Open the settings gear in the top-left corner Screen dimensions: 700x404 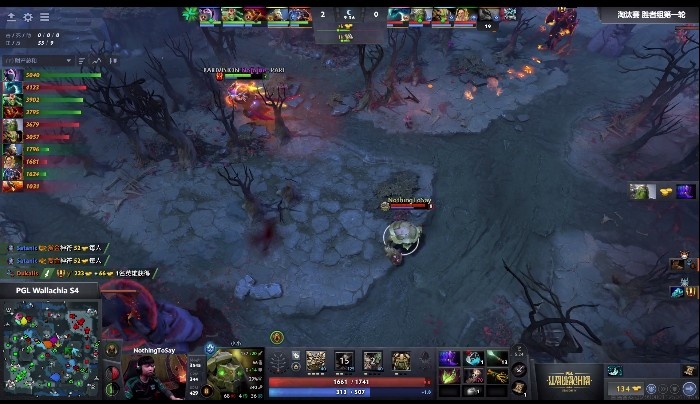coord(27,17)
